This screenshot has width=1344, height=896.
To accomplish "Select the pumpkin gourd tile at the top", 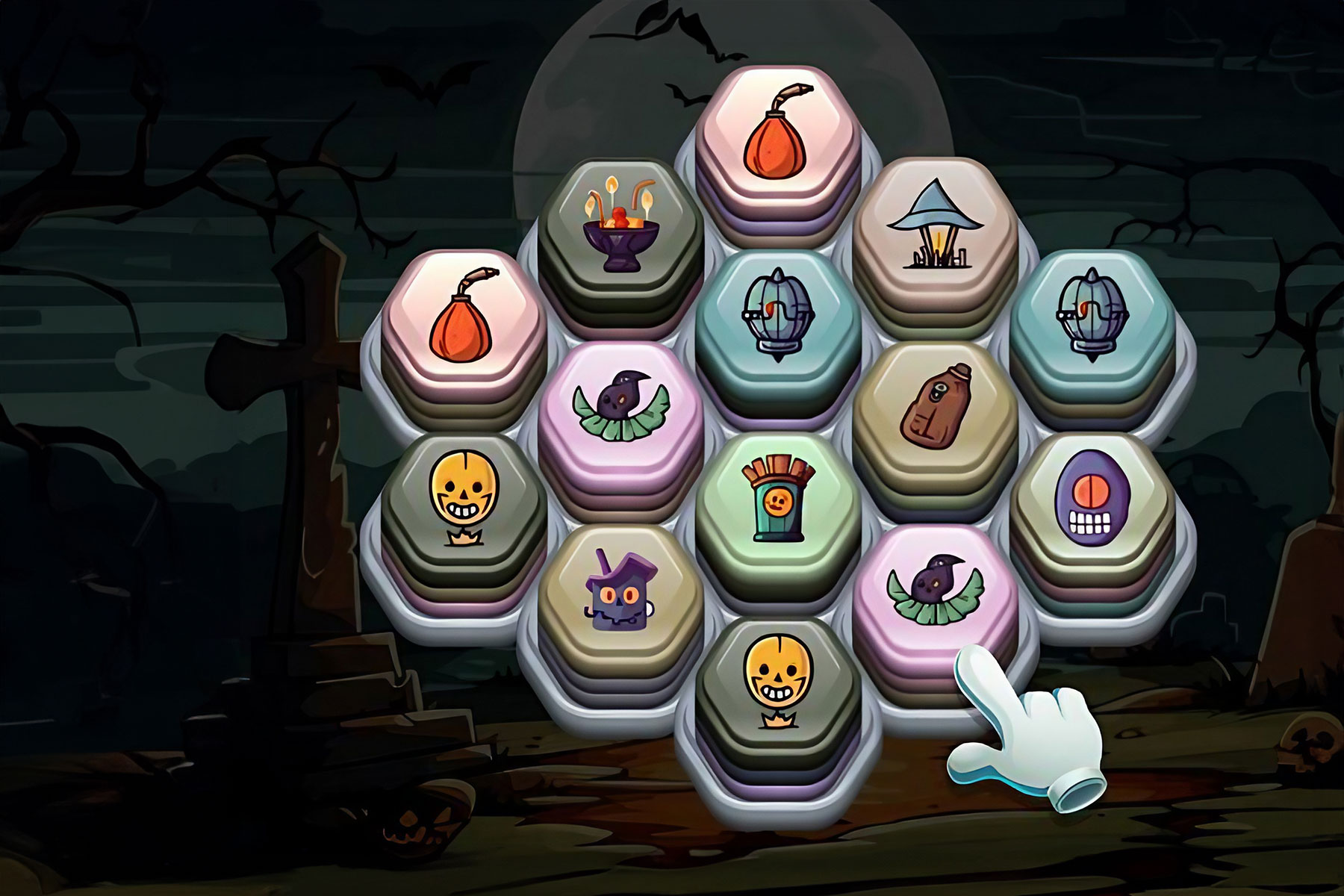I will click(x=777, y=138).
